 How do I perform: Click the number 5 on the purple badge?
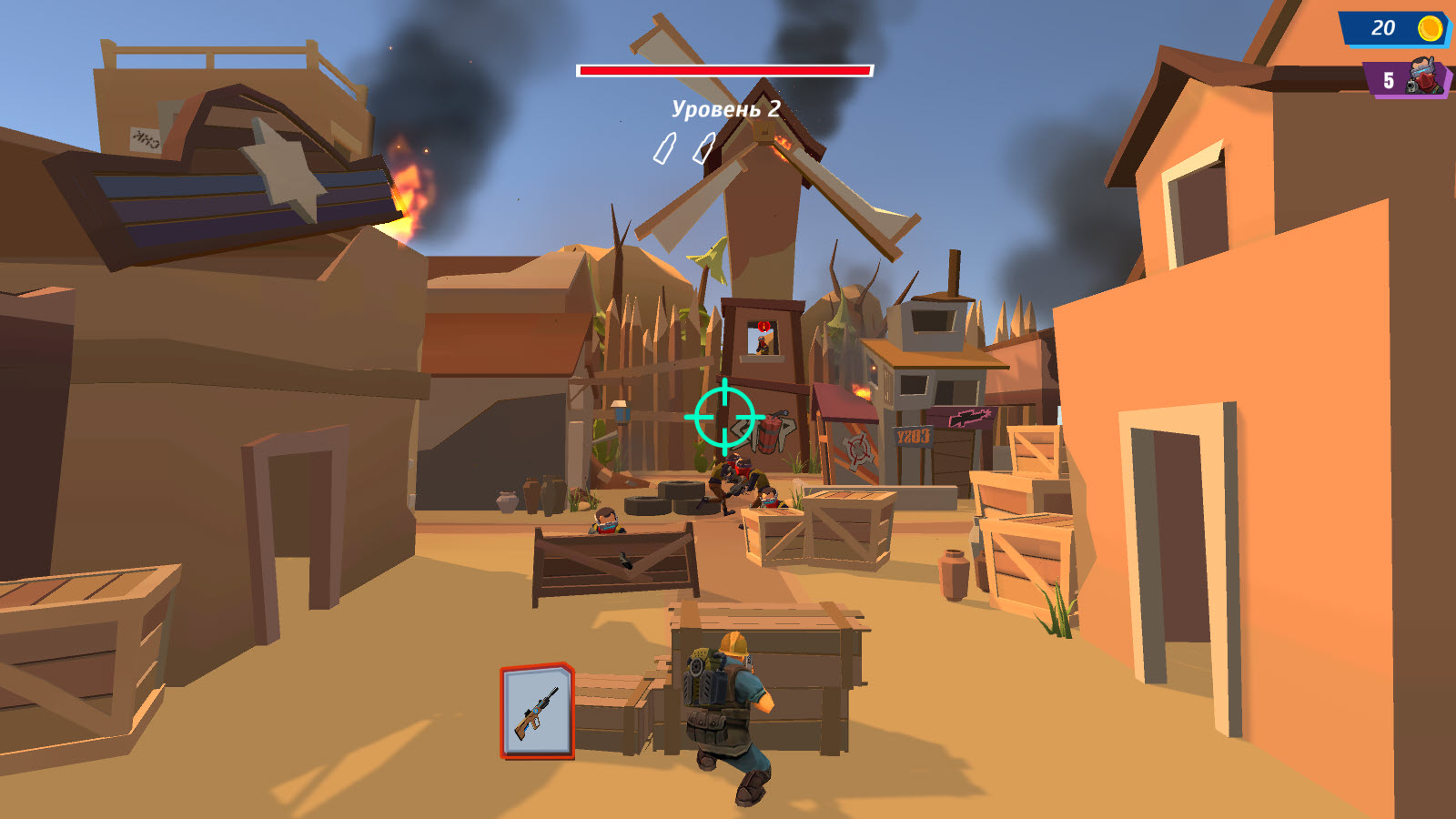click(1388, 80)
